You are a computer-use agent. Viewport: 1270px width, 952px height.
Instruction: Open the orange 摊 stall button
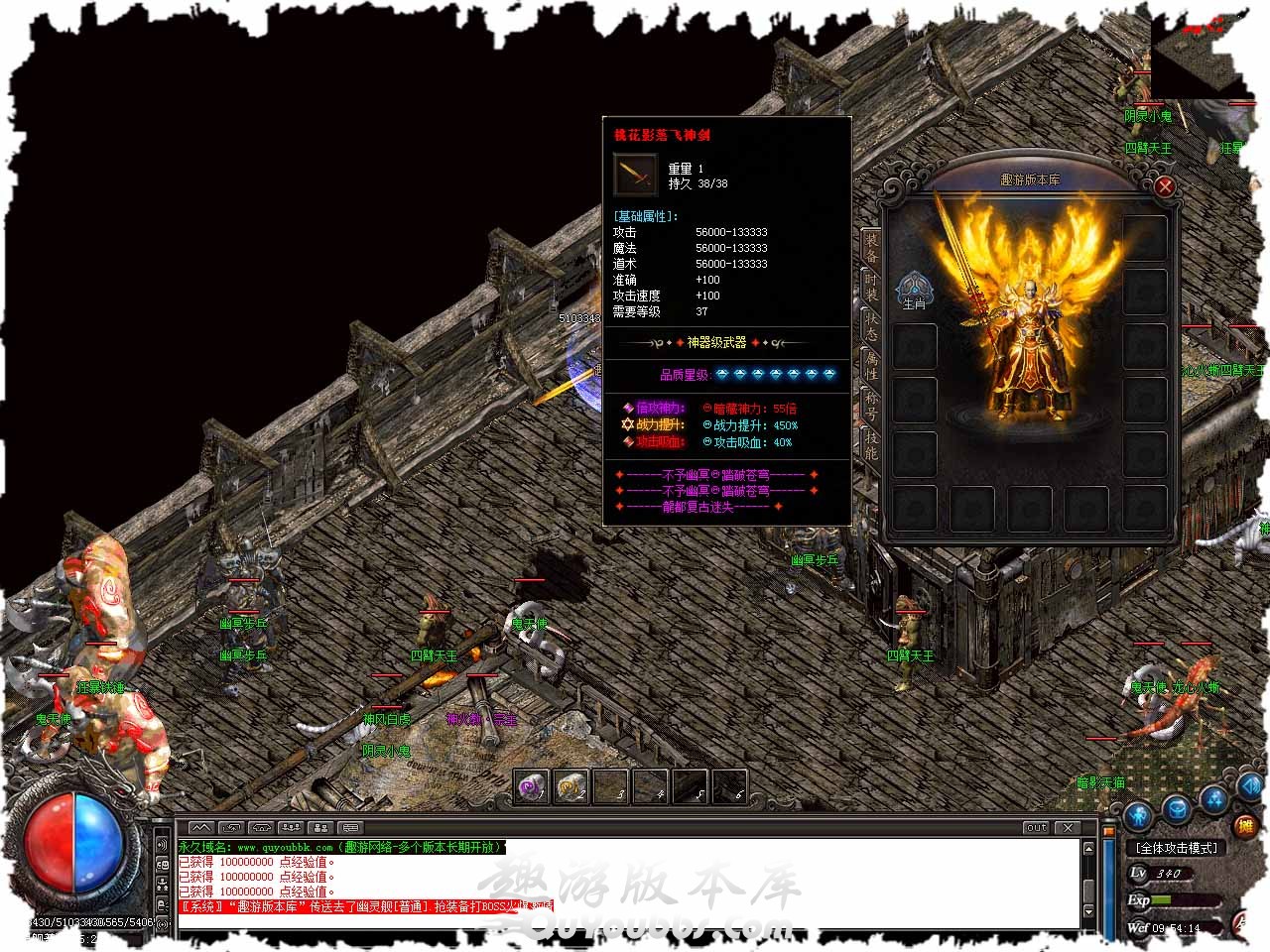point(1243,825)
